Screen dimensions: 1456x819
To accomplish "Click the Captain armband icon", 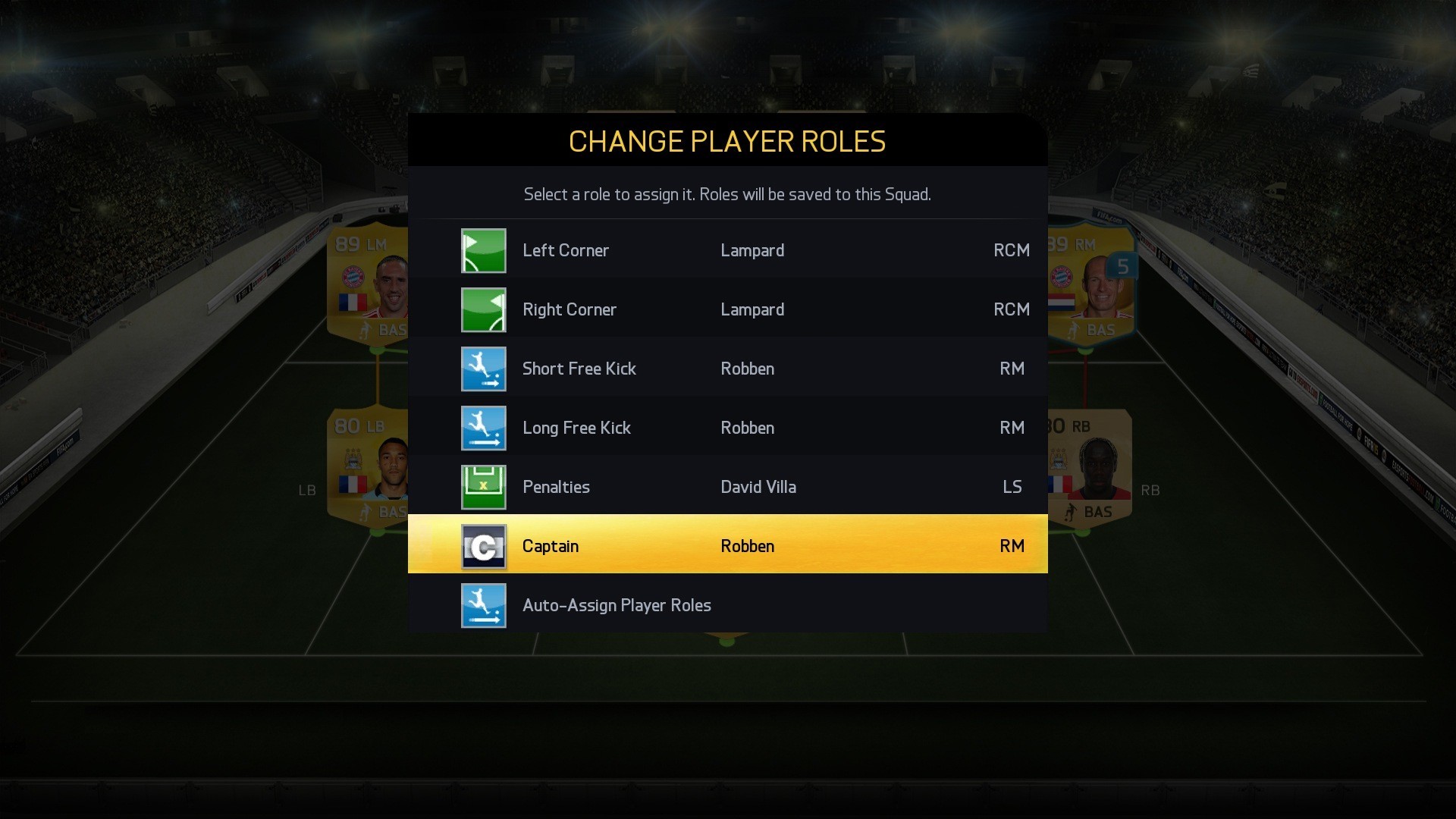I will [484, 545].
